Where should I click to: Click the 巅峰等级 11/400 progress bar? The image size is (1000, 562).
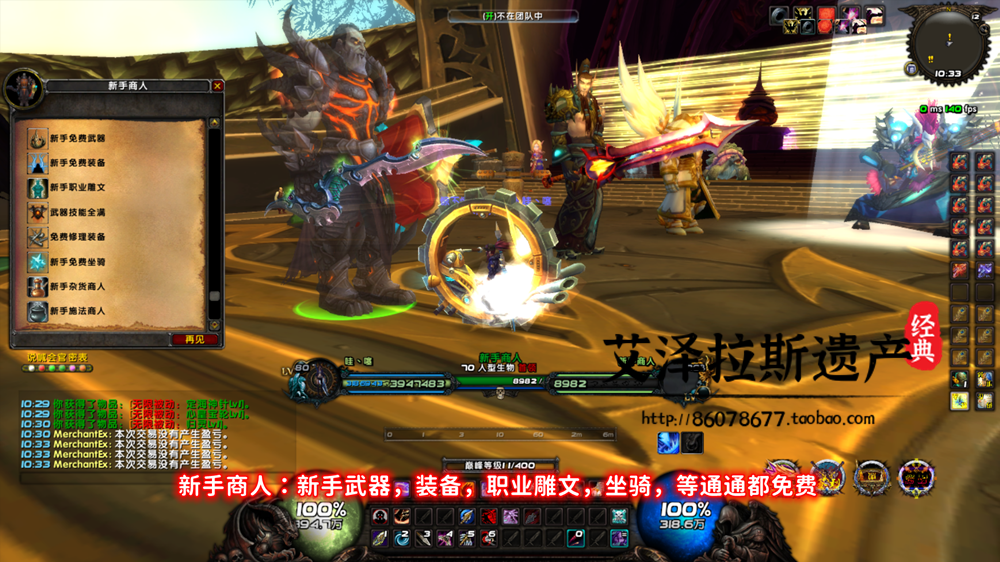500,465
